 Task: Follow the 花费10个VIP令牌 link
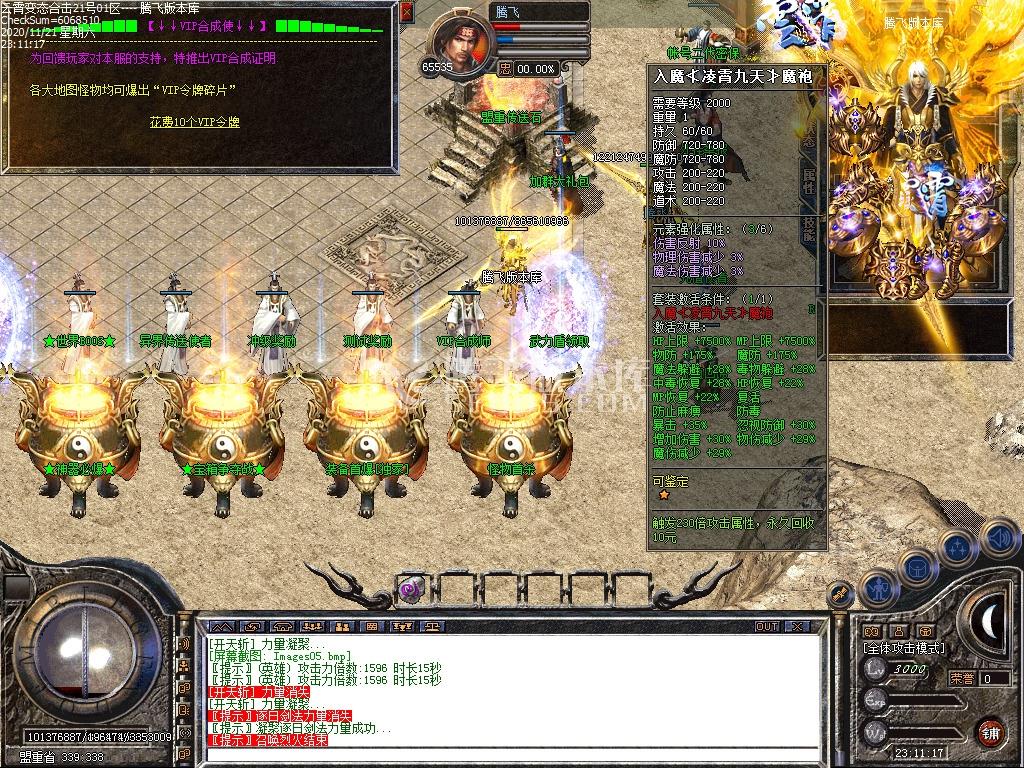(x=195, y=122)
